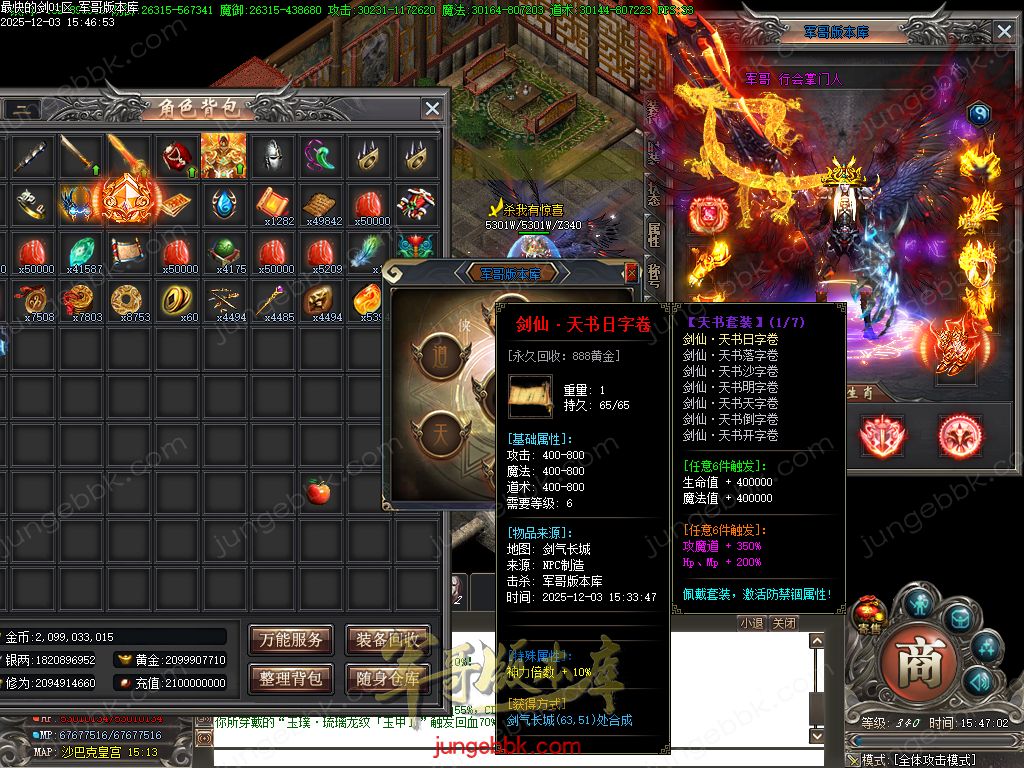This screenshot has width=1024, height=768.
Task: Close the small 军哥版本库 dialog
Action: 630,272
